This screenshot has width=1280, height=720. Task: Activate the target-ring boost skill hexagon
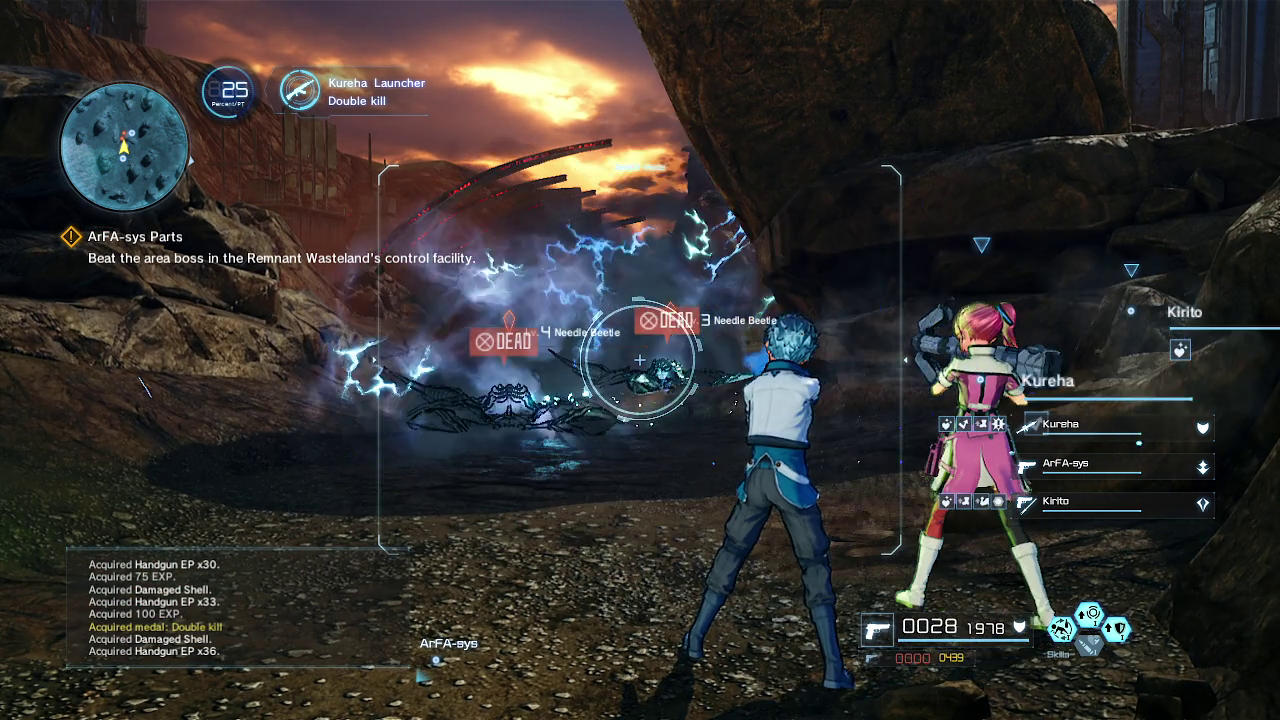pos(1089,613)
